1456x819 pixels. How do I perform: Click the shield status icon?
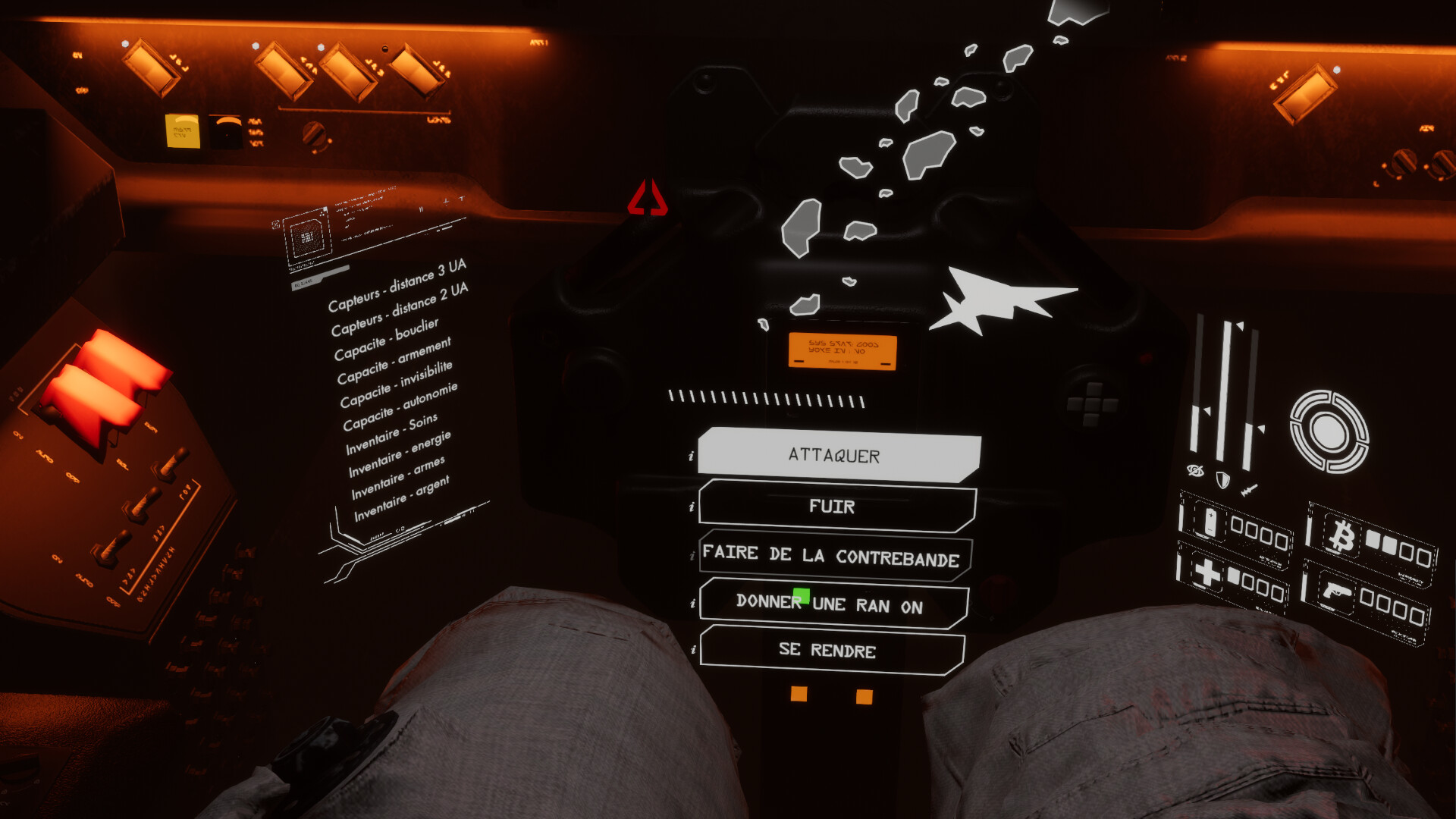pyautogui.click(x=1222, y=479)
